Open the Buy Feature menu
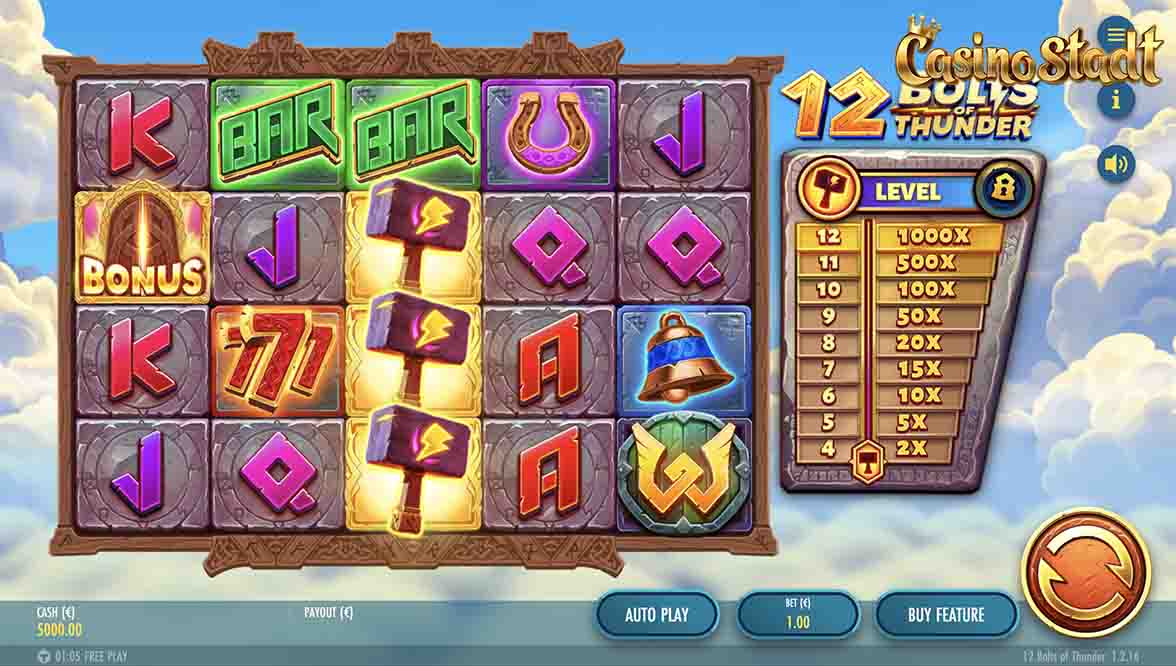The image size is (1176, 666). [946, 614]
